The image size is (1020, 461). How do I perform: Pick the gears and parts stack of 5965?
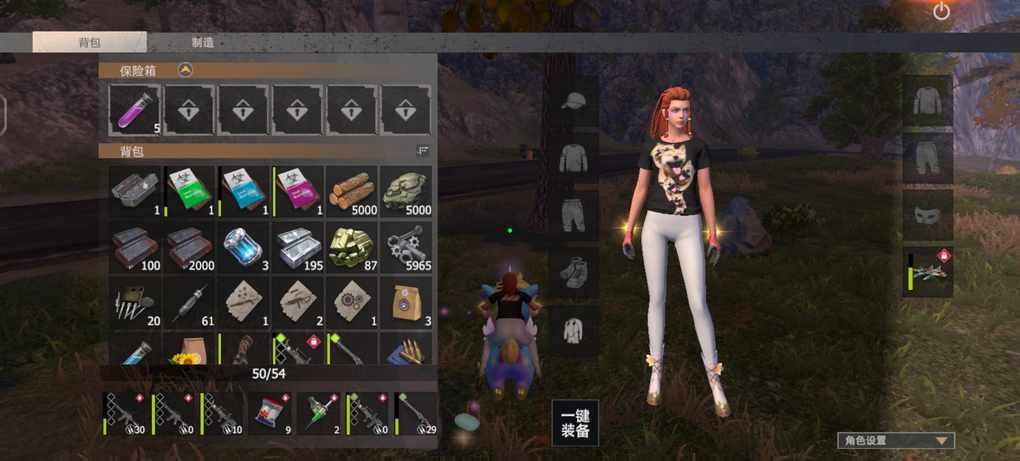[x=406, y=246]
